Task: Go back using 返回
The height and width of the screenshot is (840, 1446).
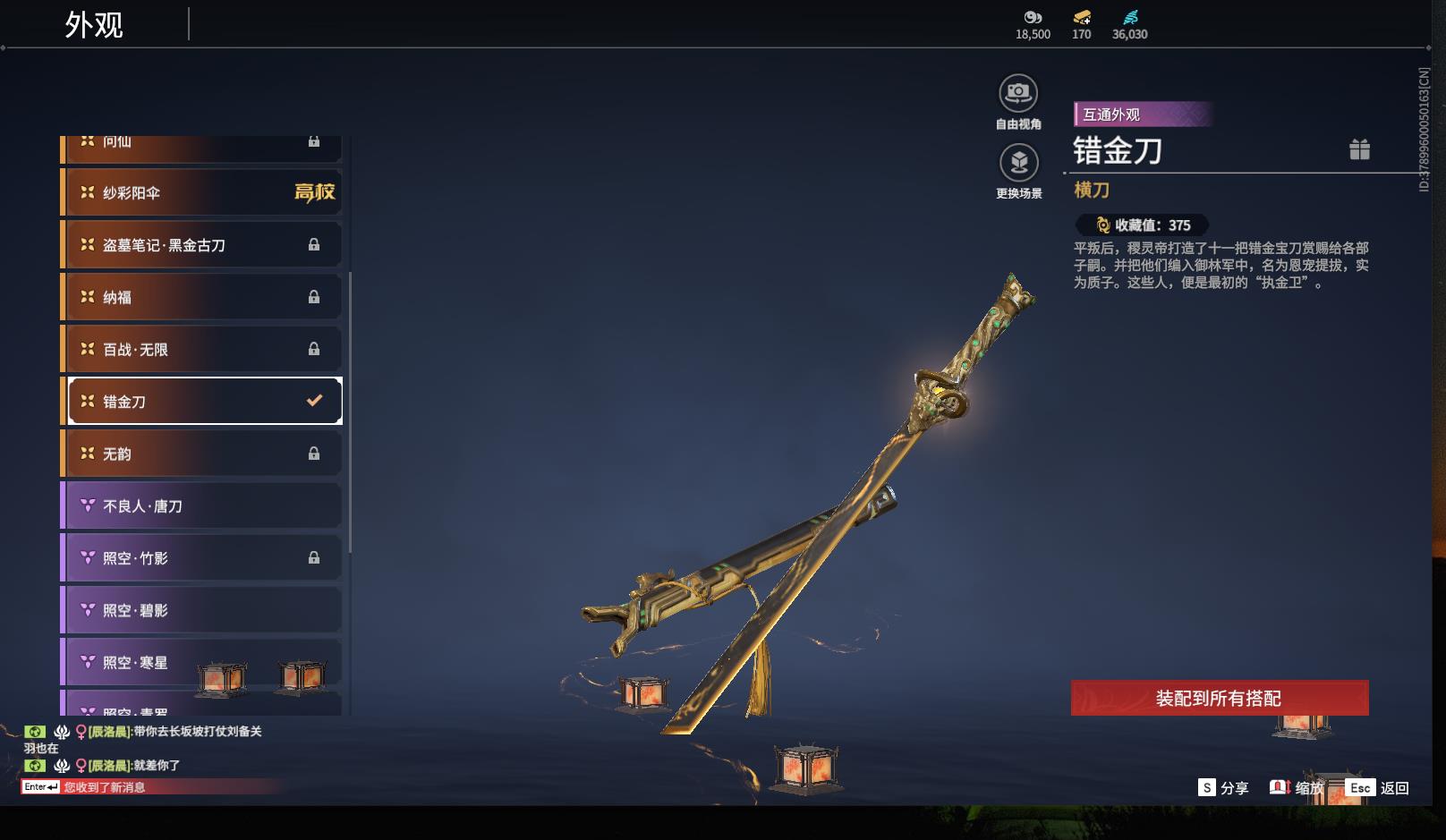Action: pos(1379,787)
